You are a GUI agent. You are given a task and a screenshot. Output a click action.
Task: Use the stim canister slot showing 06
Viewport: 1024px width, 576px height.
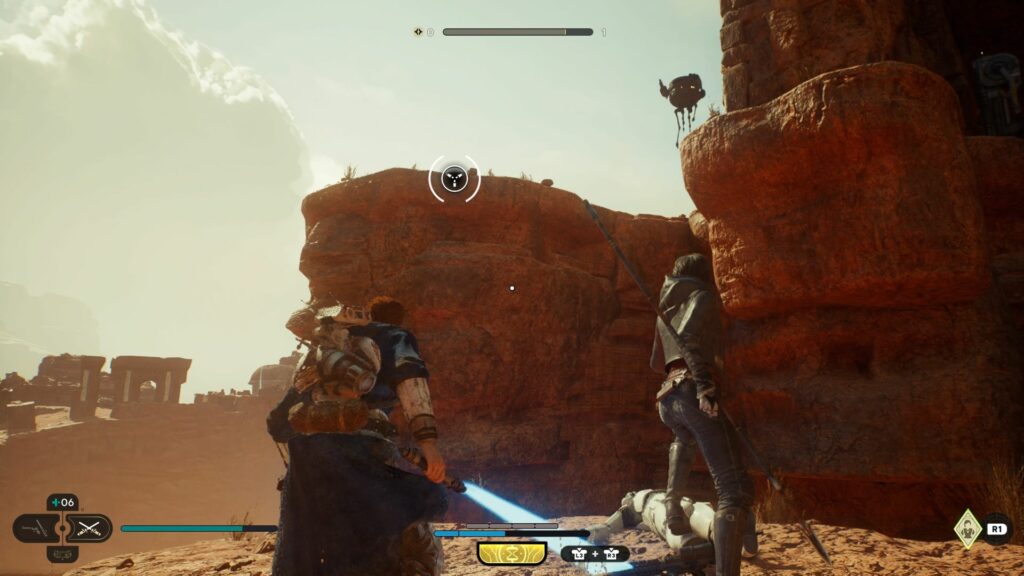click(x=63, y=503)
